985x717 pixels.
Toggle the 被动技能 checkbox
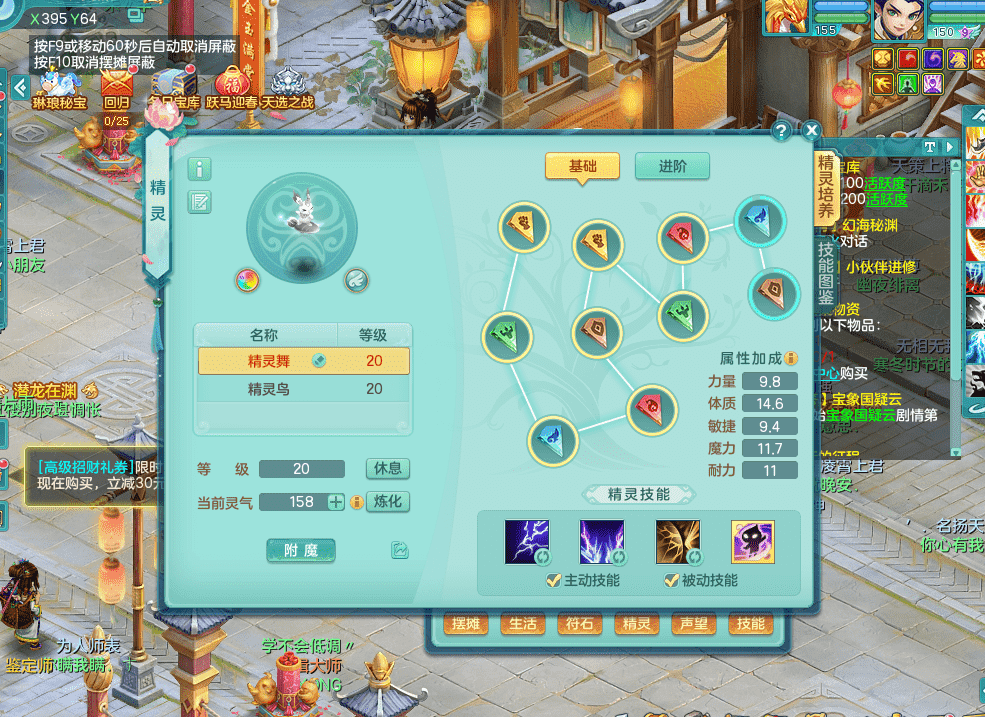click(671, 581)
